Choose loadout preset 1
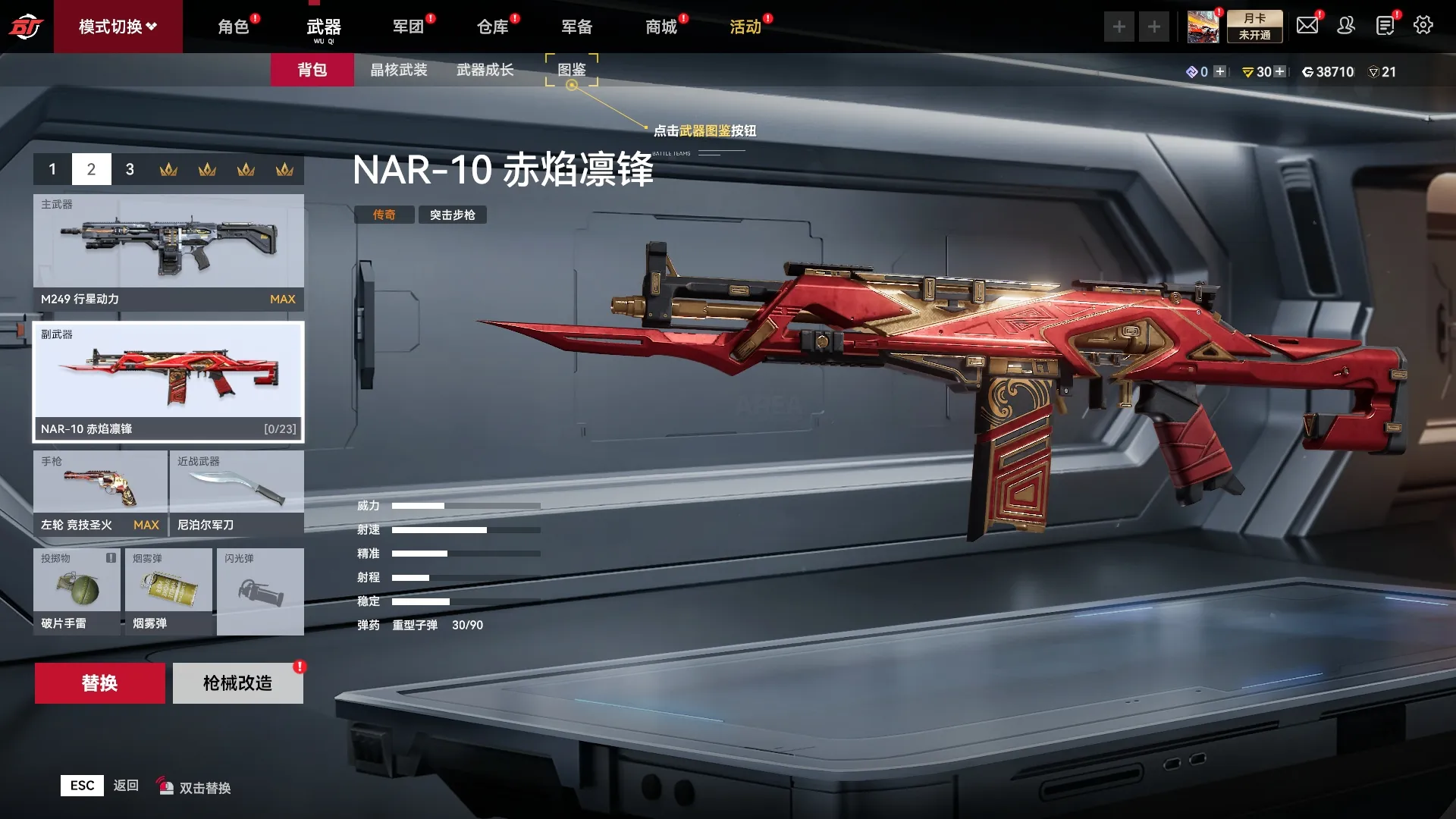This screenshot has height=819, width=1456. coord(52,169)
